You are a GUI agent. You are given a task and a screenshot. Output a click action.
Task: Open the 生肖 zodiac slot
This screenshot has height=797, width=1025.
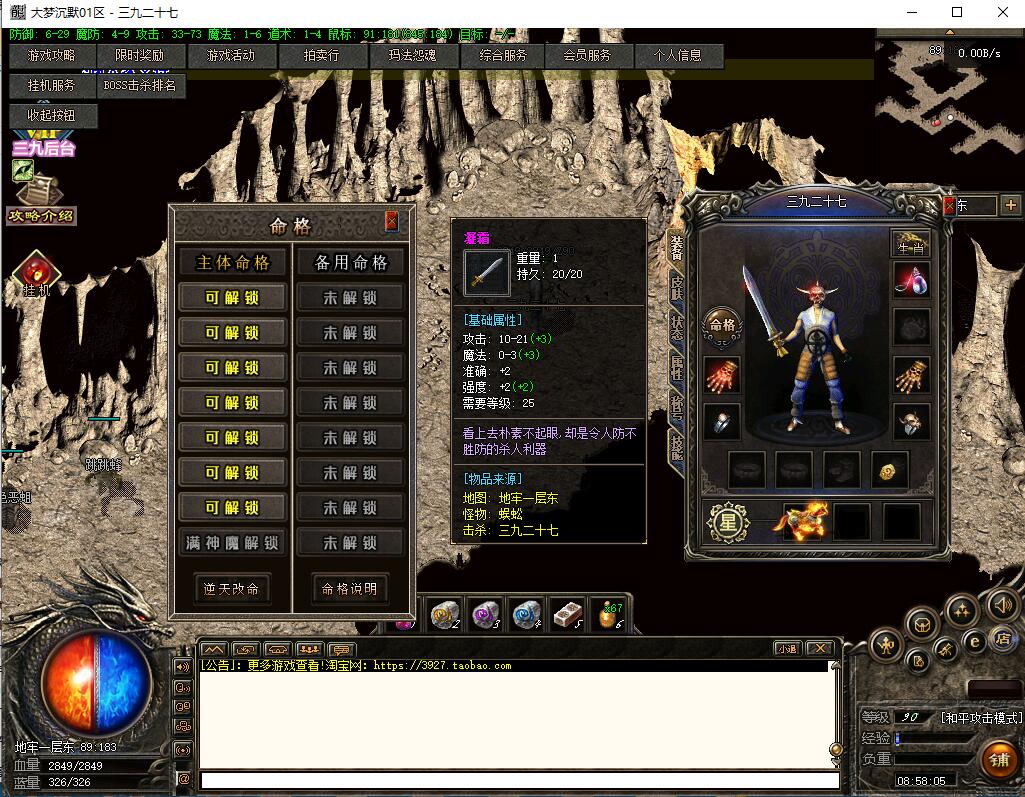click(910, 243)
